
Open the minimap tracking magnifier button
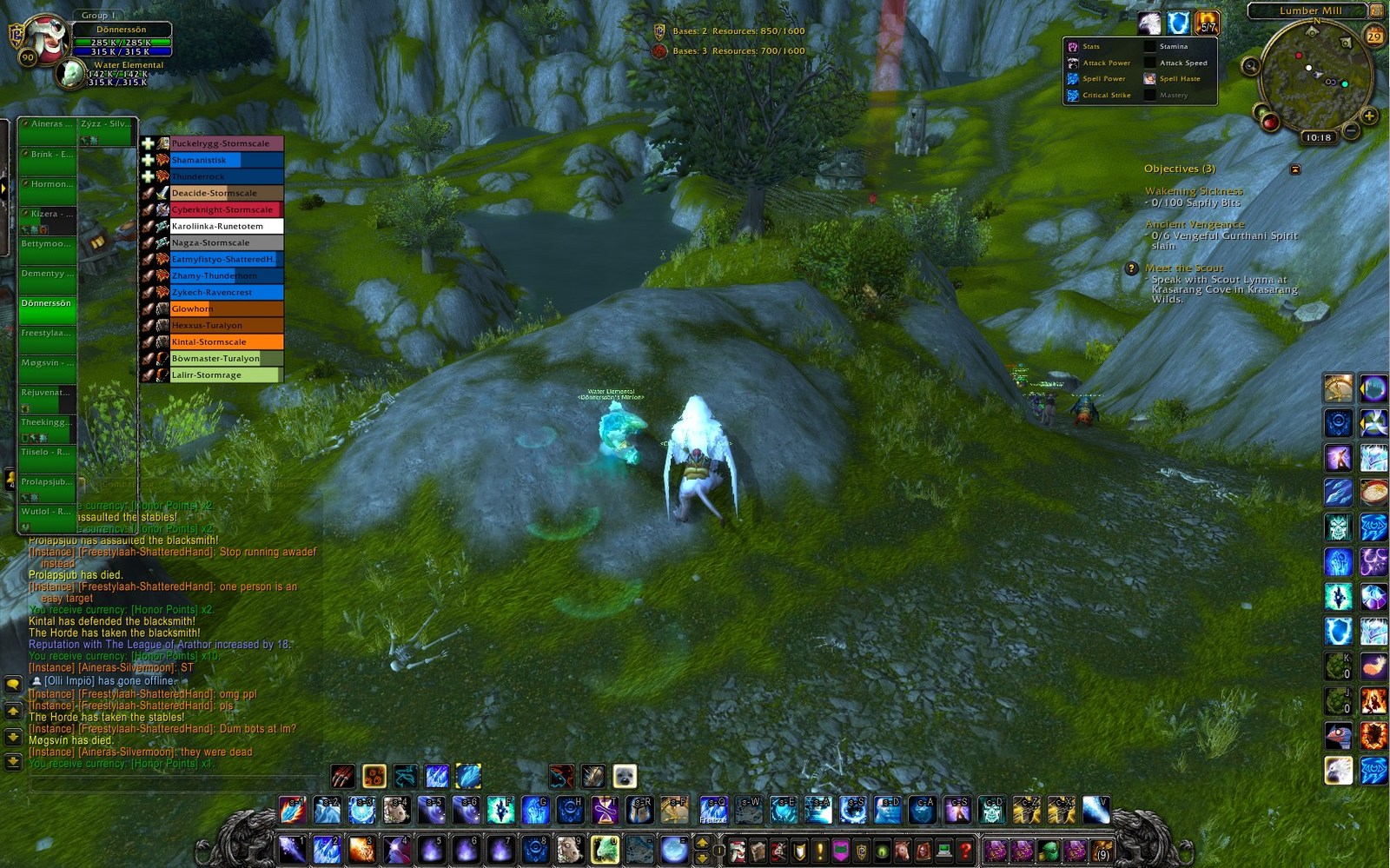[x=1250, y=66]
